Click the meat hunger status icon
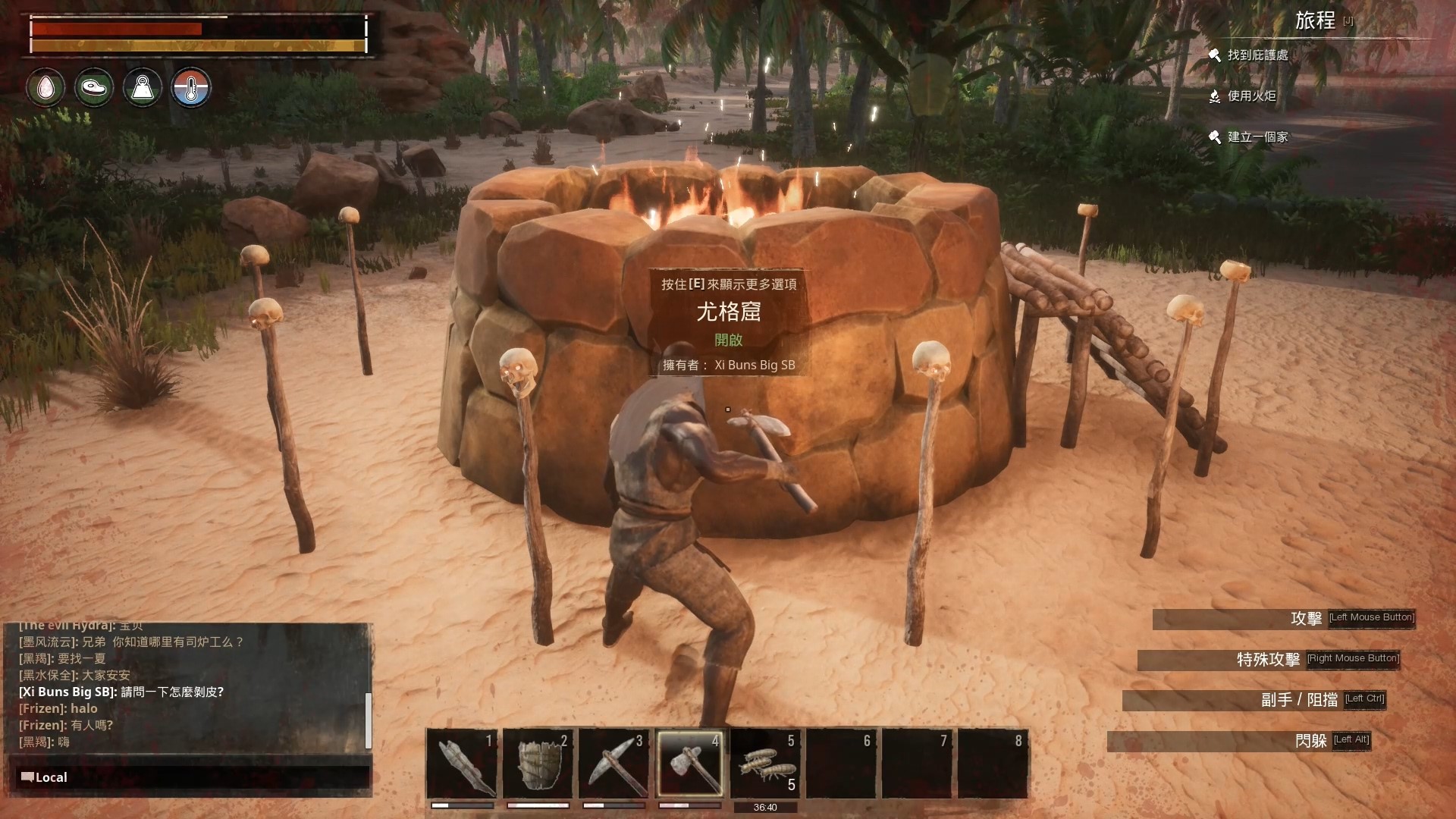Image resolution: width=1456 pixels, height=819 pixels. click(94, 88)
